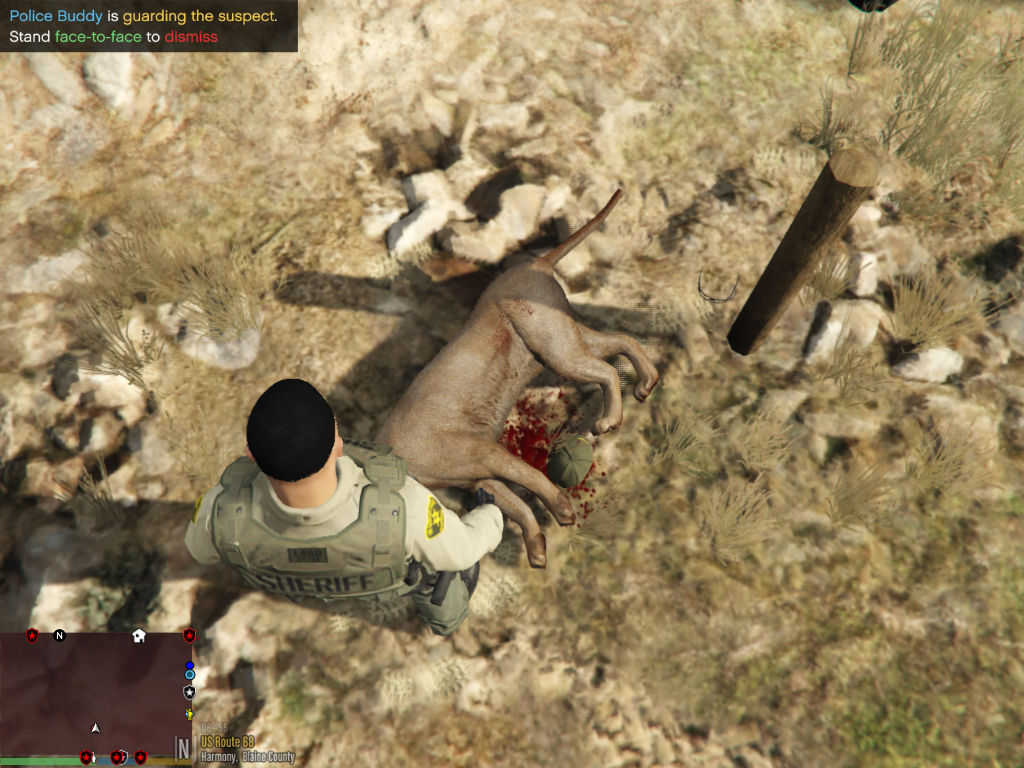
Task: Click the white player arrow on the minimap
Action: (95, 727)
